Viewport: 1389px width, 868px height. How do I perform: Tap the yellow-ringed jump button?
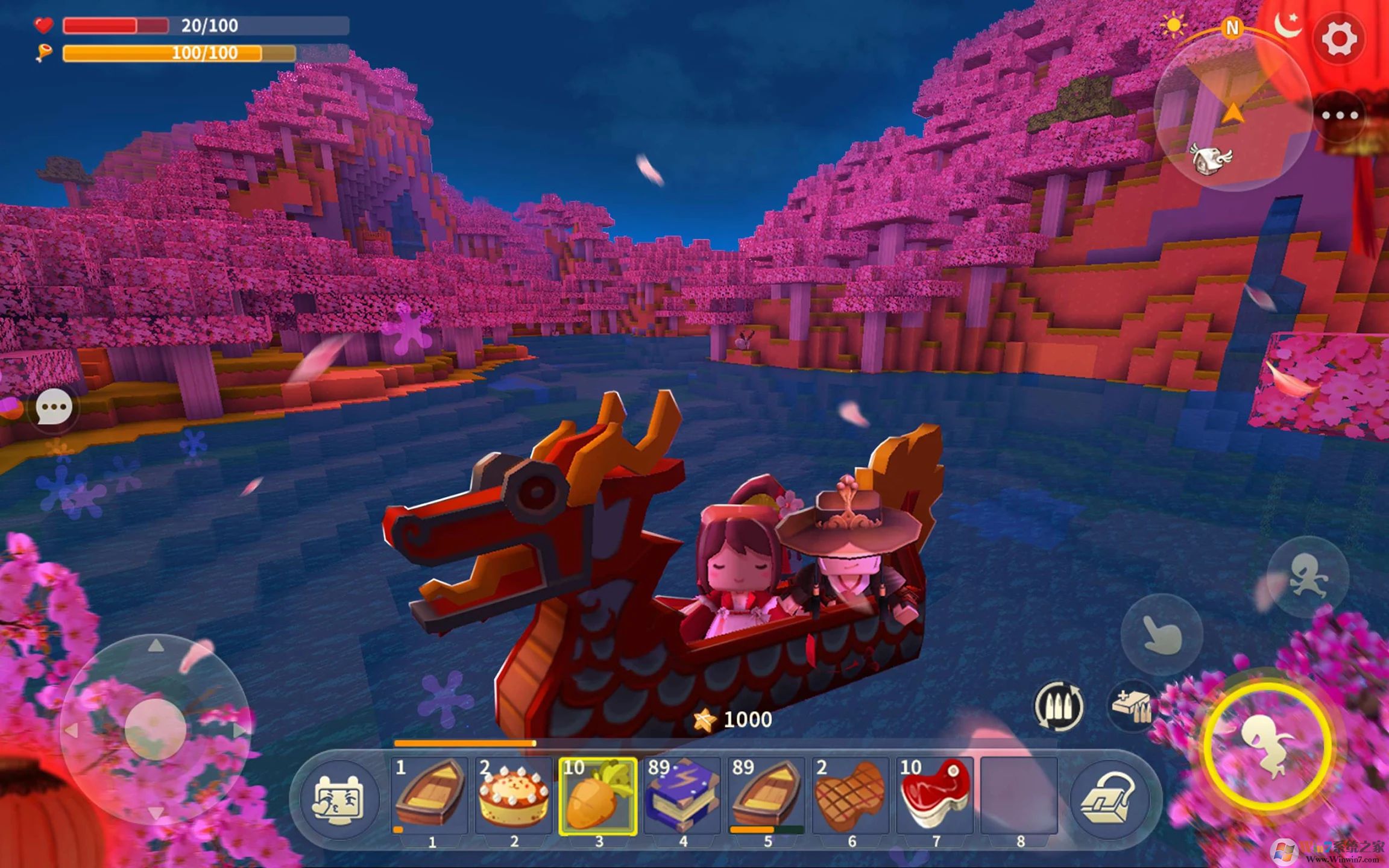point(1267,747)
